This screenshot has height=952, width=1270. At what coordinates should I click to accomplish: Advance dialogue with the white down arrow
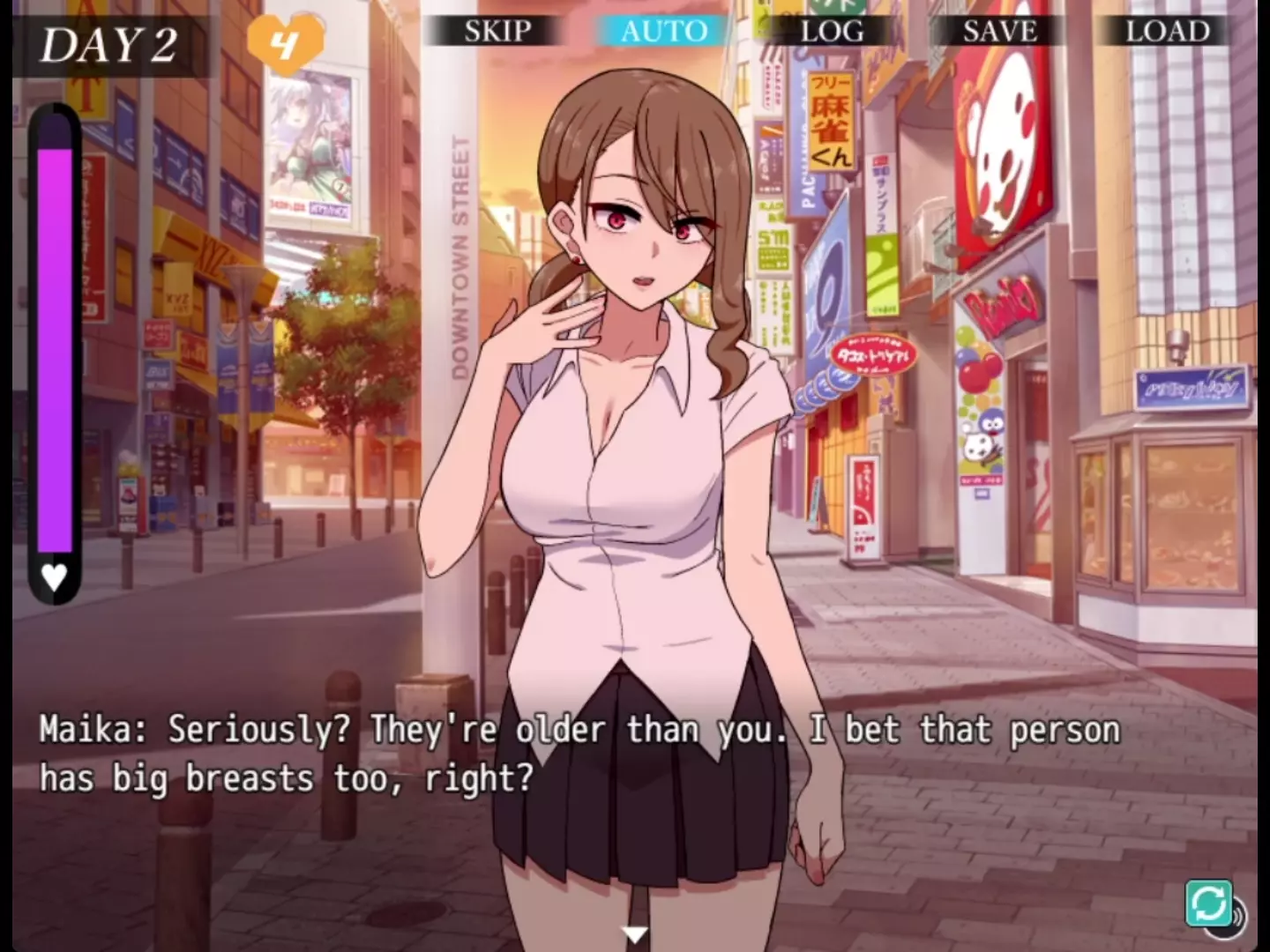click(x=634, y=934)
